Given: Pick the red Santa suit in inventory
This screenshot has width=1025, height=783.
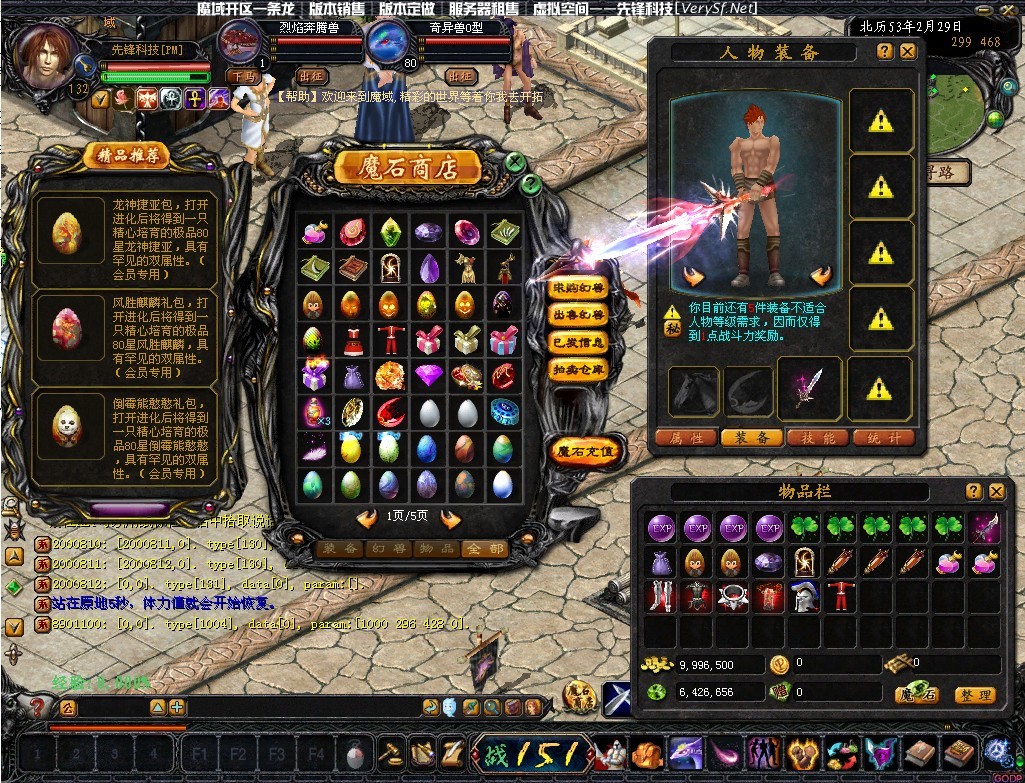Looking at the screenshot, I should [840, 597].
